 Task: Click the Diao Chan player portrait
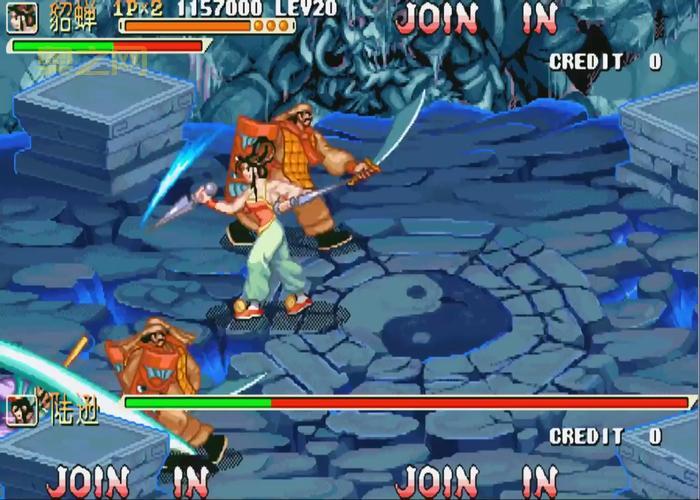tap(22, 17)
